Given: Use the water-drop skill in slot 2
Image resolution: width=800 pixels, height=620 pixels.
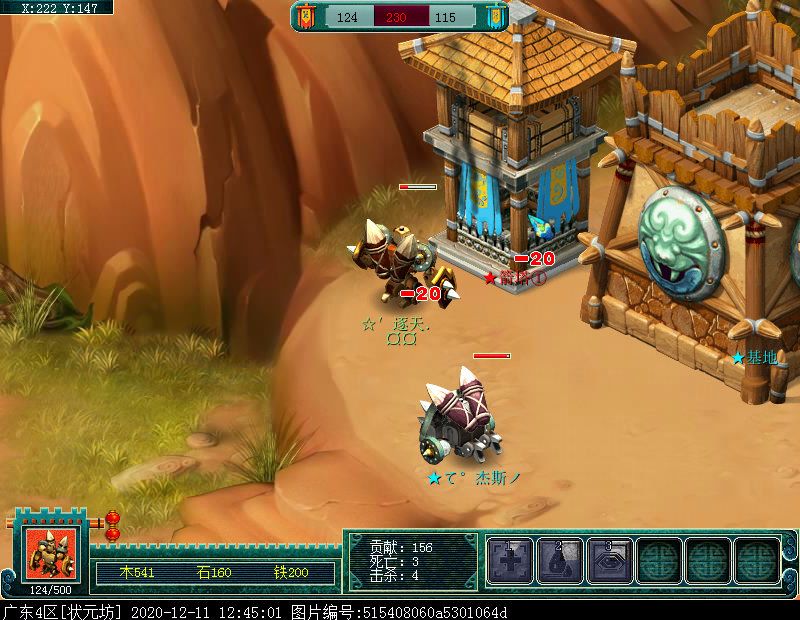Looking at the screenshot, I should [x=560, y=561].
